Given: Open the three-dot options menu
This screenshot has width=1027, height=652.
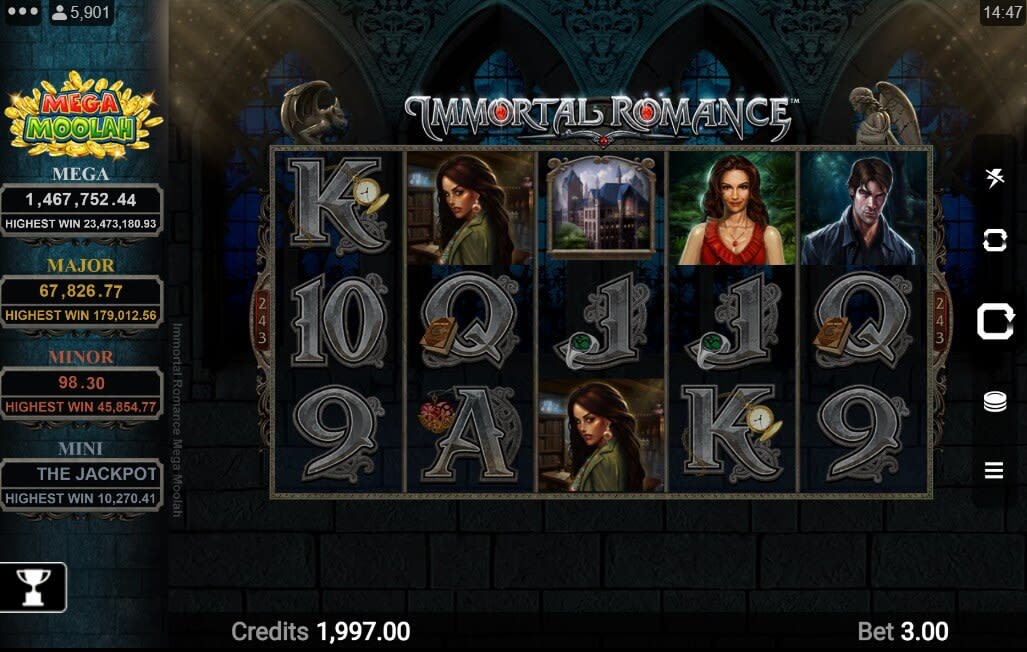Looking at the screenshot, I should click(x=22, y=13).
